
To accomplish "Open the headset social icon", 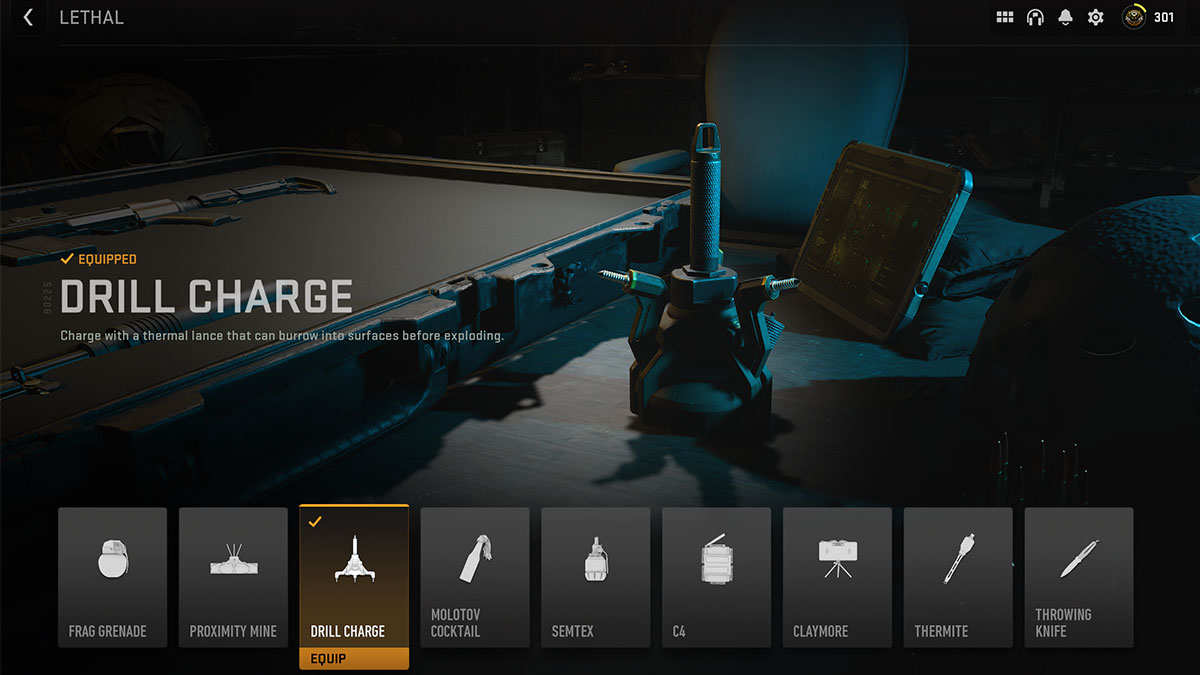I will (x=1035, y=17).
